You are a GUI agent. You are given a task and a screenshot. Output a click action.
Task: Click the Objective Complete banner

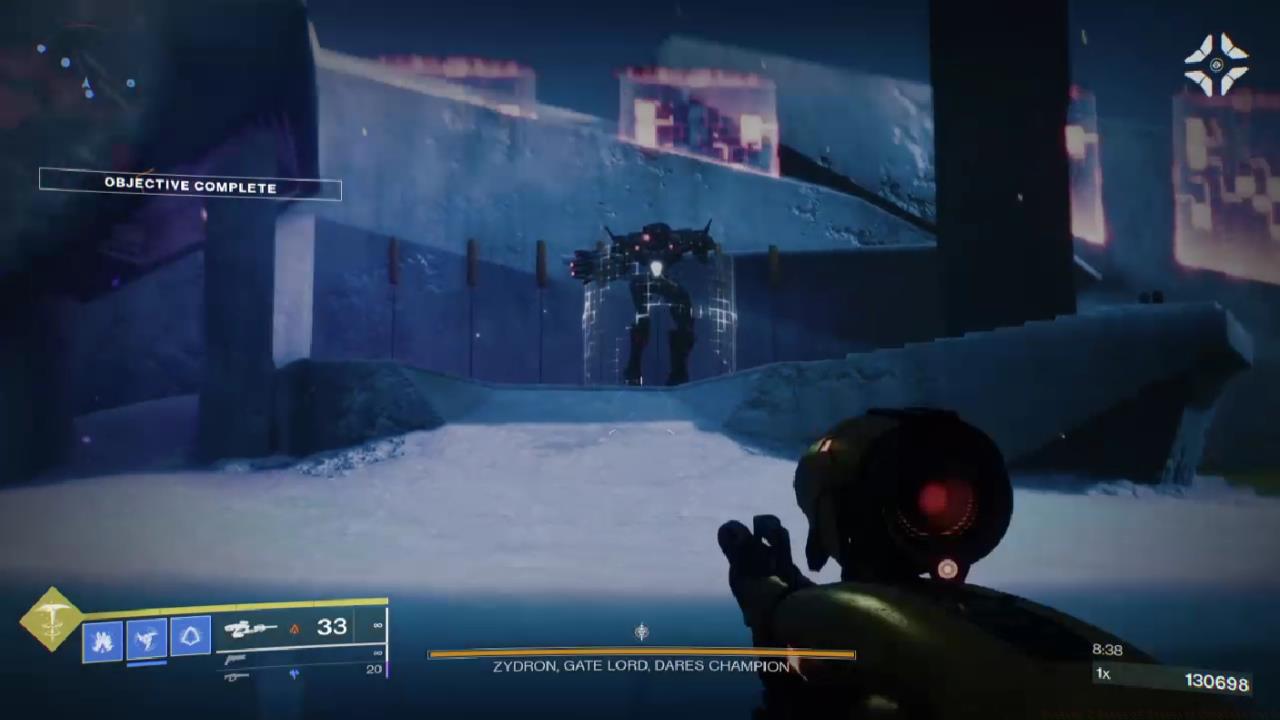coord(190,185)
